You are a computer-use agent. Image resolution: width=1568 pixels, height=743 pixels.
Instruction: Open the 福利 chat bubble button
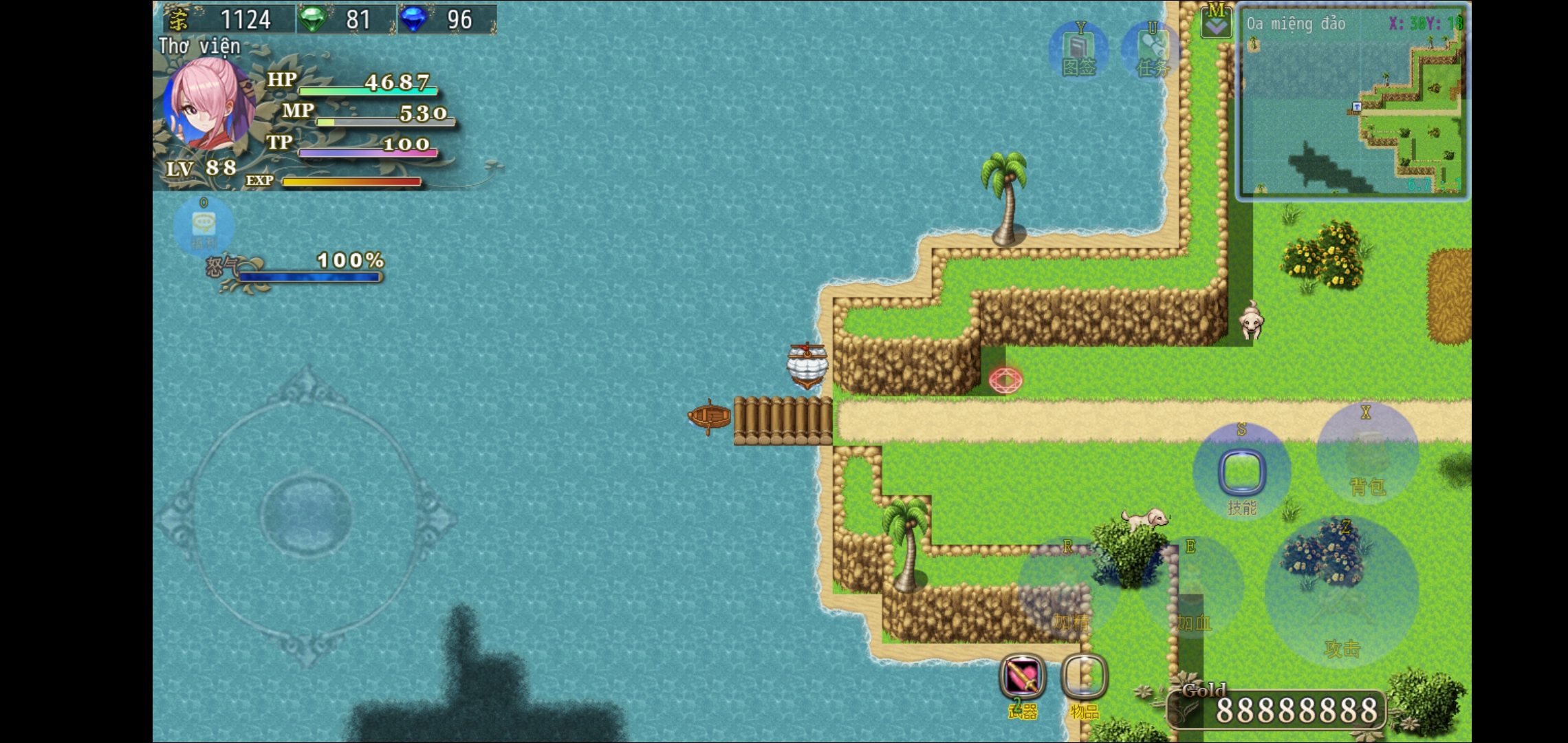204,225
